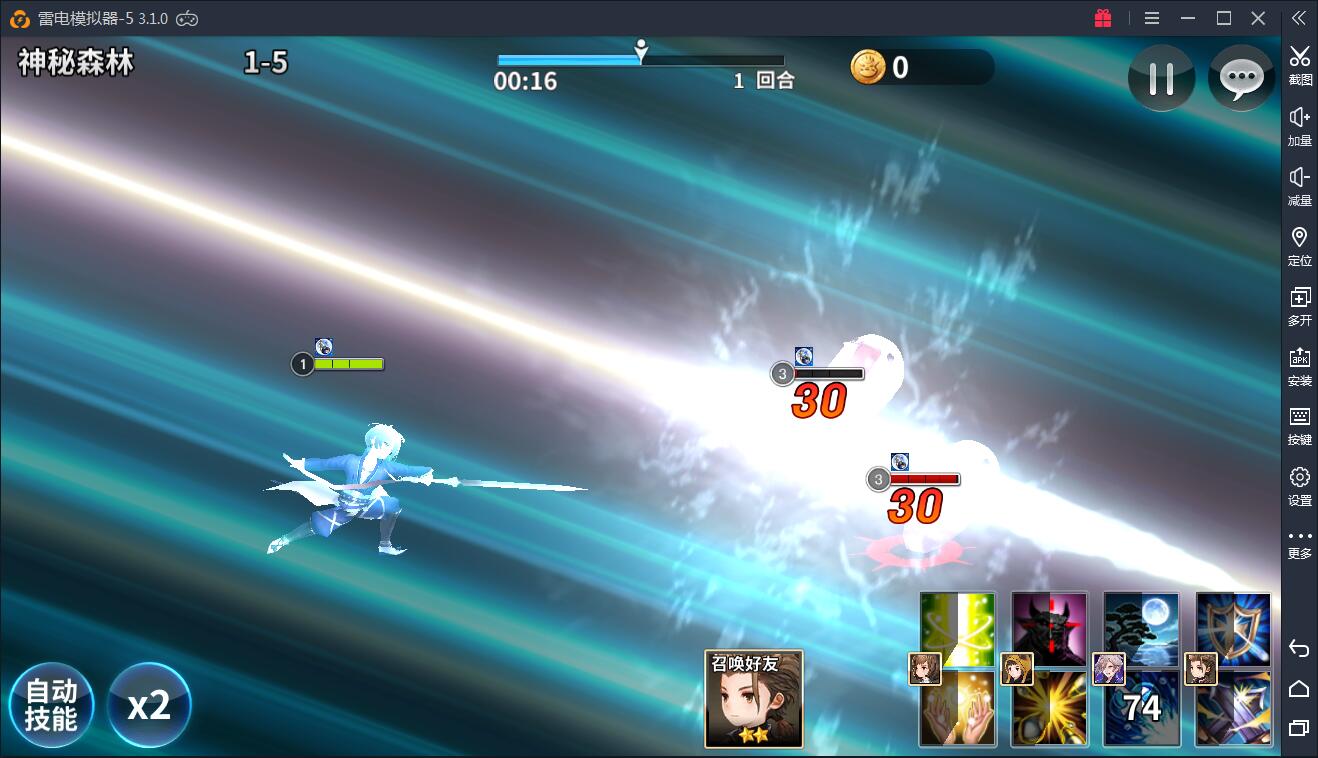
Task: Summon friend with 召唤好友 portrait
Action: coord(753,699)
